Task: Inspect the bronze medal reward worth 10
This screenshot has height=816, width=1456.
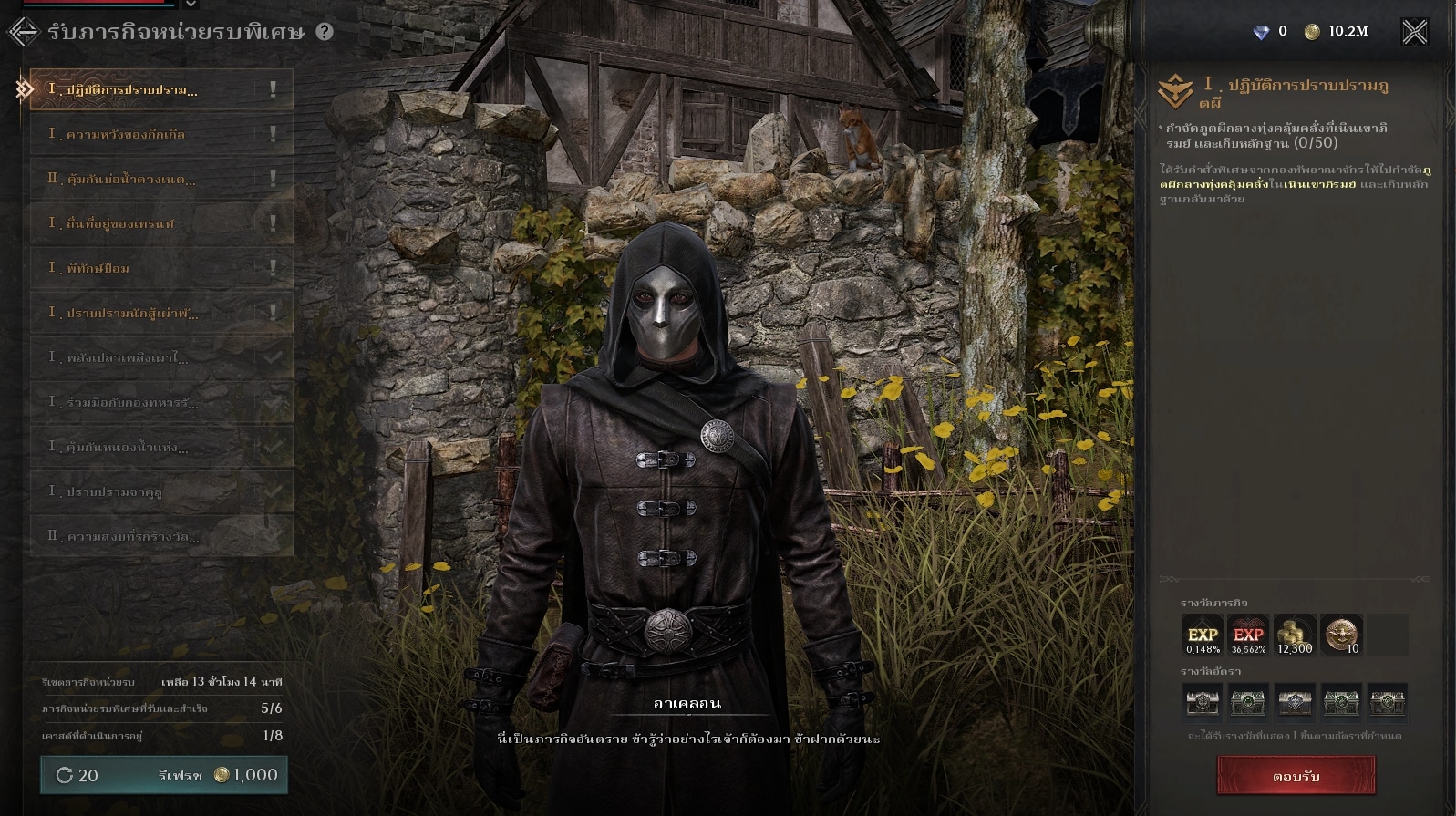Action: (x=1341, y=635)
